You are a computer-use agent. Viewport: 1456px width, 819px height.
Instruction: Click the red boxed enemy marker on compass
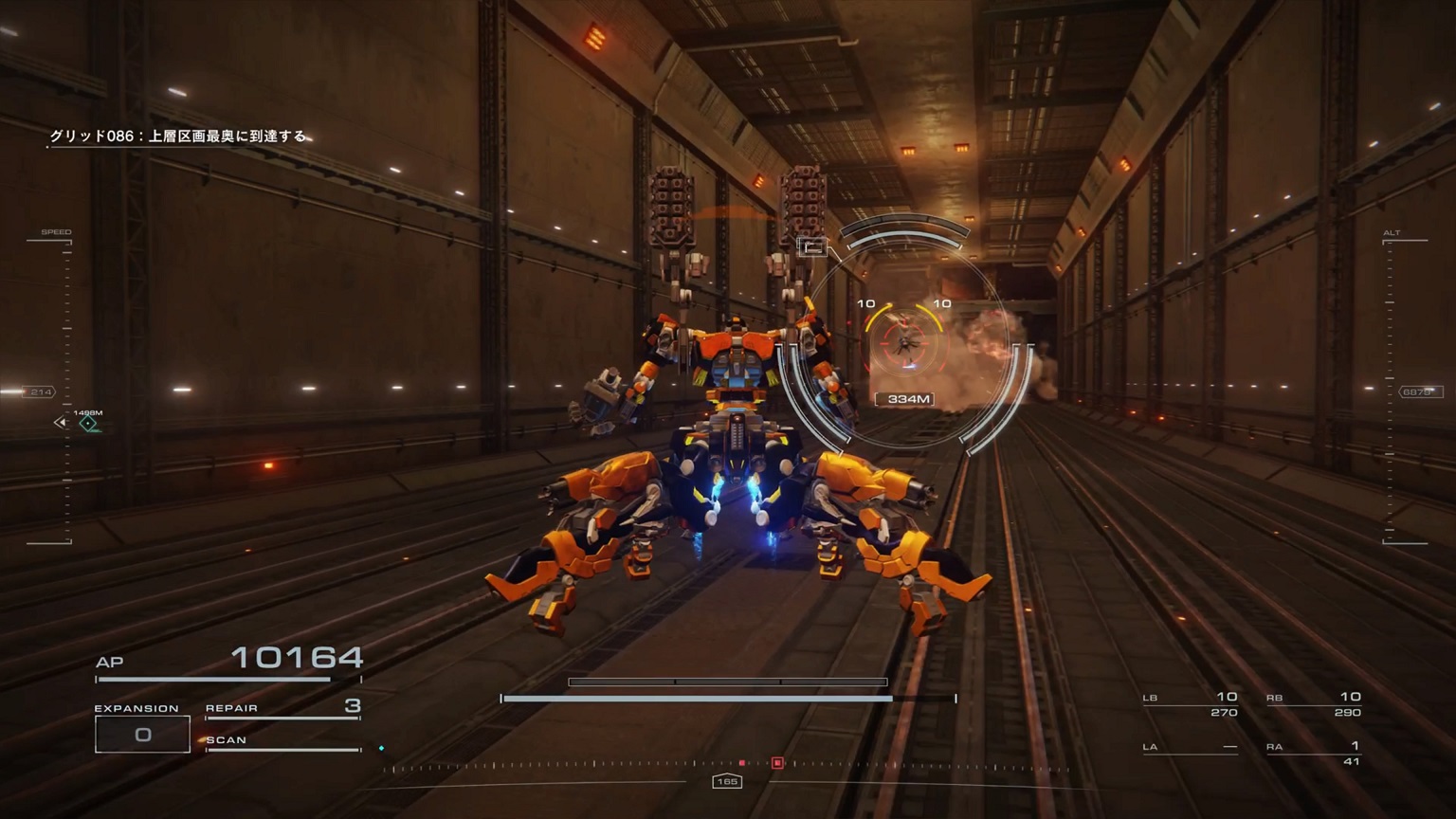[x=777, y=762]
